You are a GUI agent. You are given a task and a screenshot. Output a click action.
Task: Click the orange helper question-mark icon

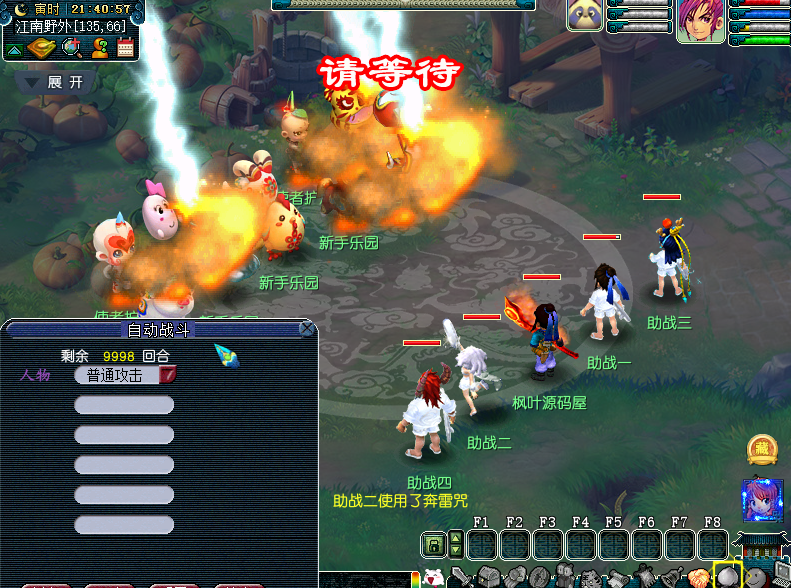[99, 47]
